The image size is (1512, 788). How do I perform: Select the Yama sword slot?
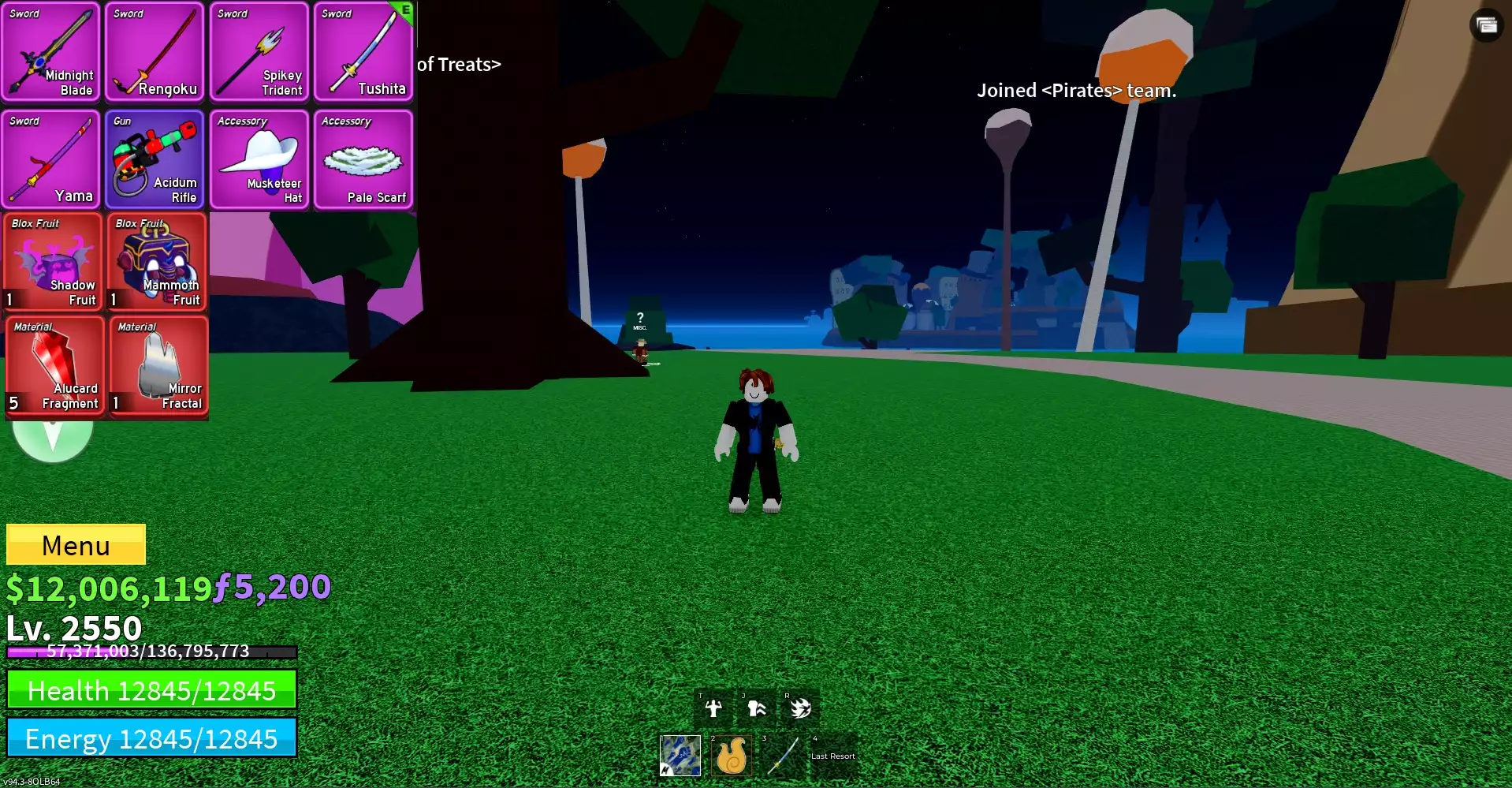pyautogui.click(x=51, y=159)
